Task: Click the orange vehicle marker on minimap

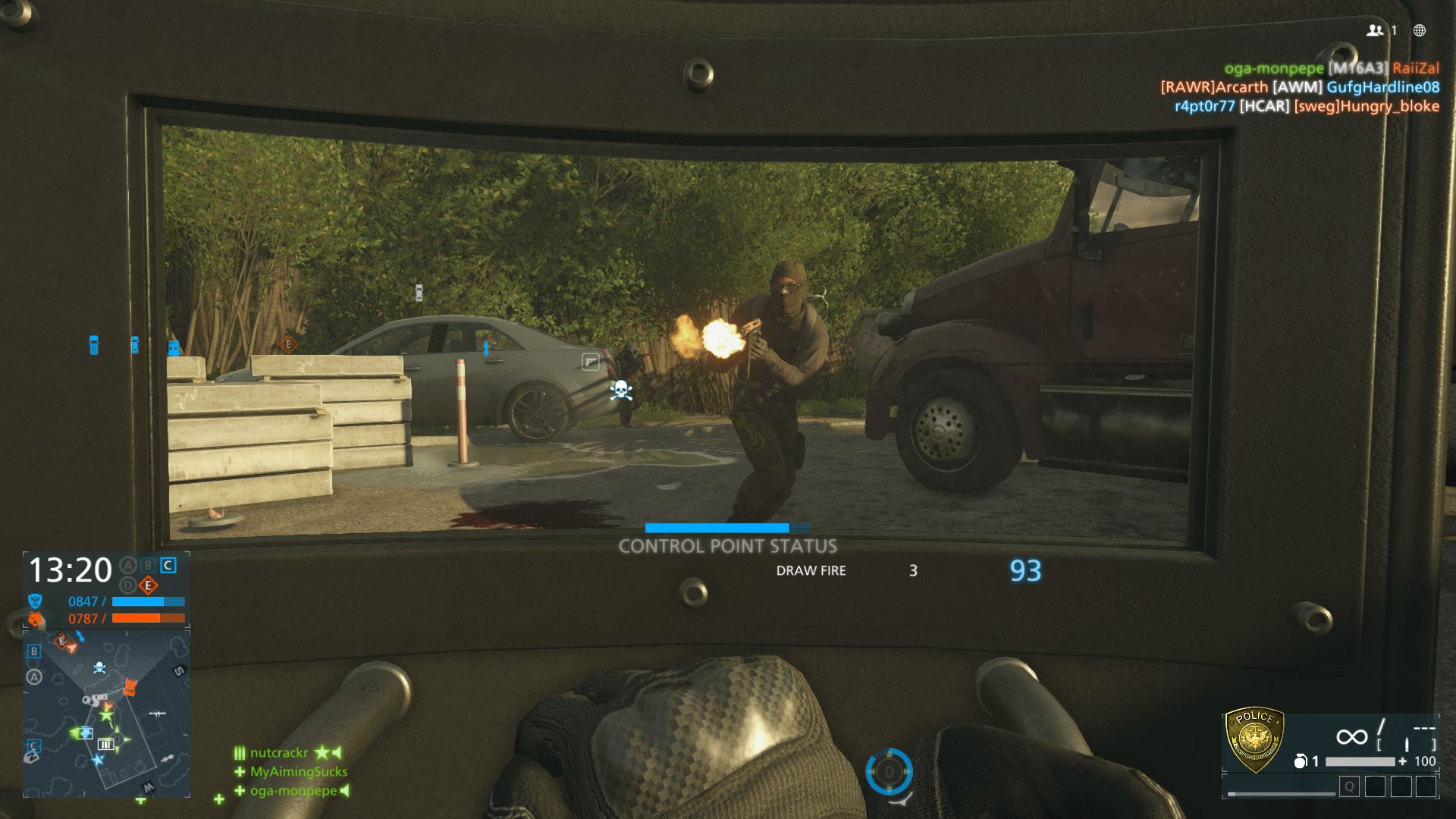Action: (130, 687)
